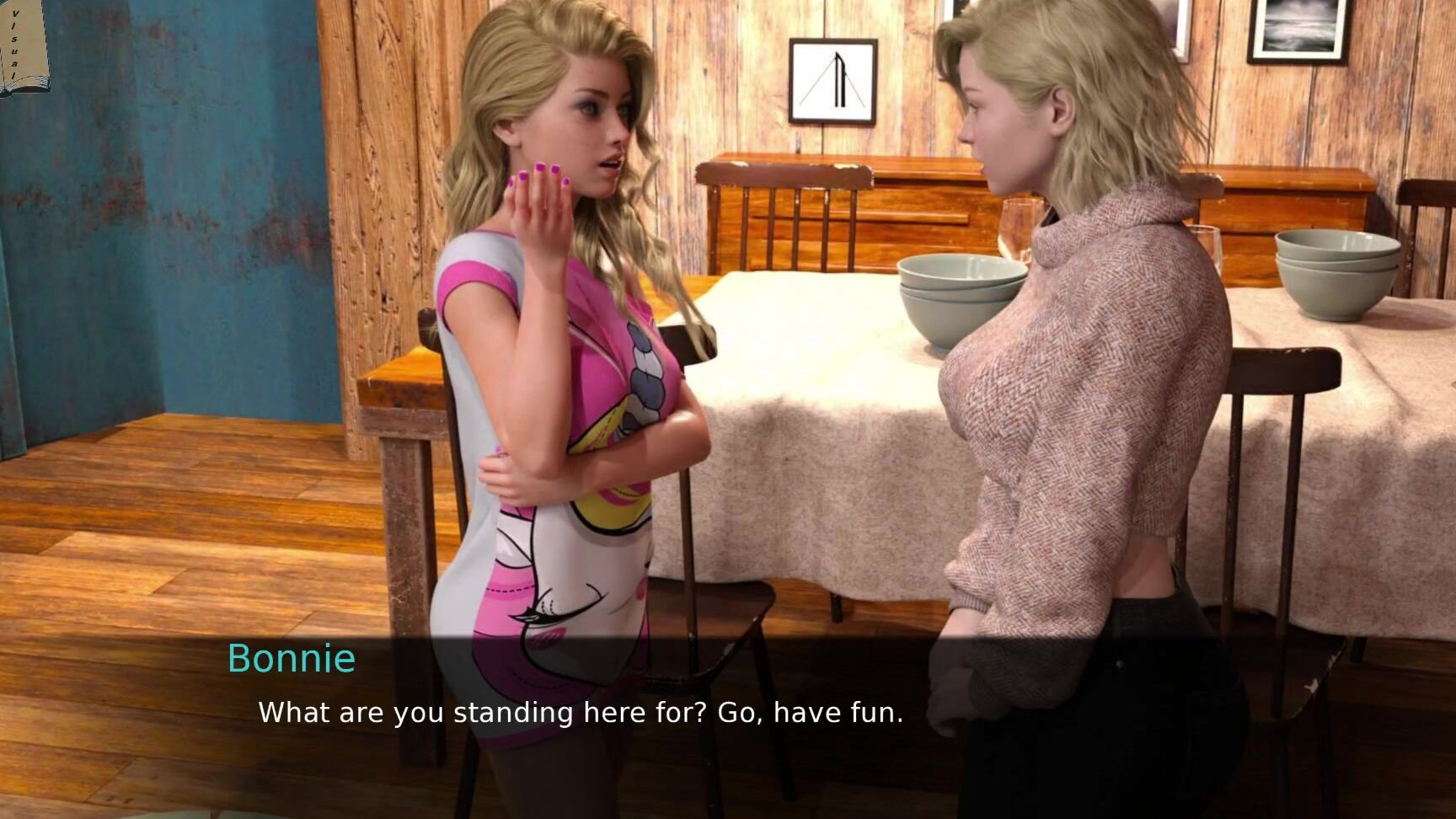1456x819 pixels.
Task: Click the dark seascape picture frame top-right
Action: [1298, 29]
